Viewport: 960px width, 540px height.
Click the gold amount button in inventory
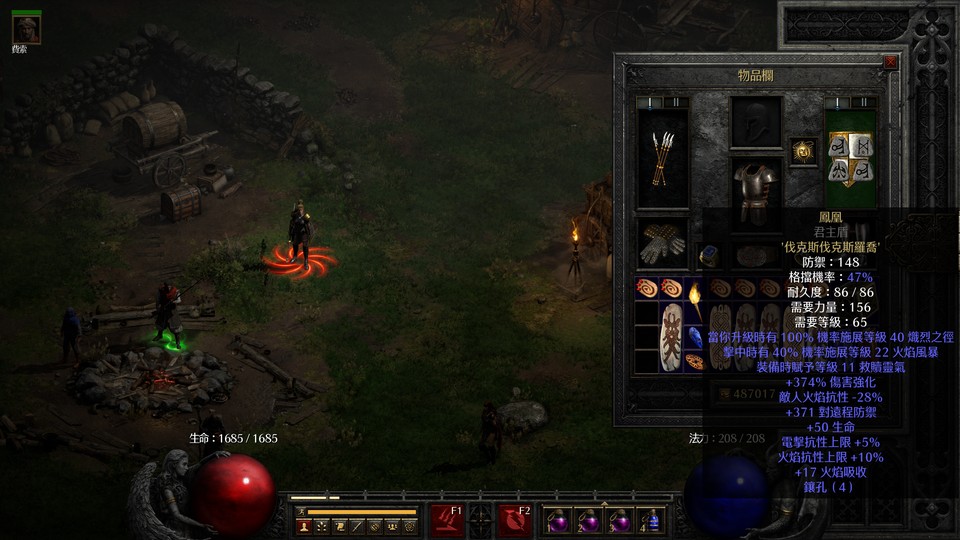(x=727, y=394)
